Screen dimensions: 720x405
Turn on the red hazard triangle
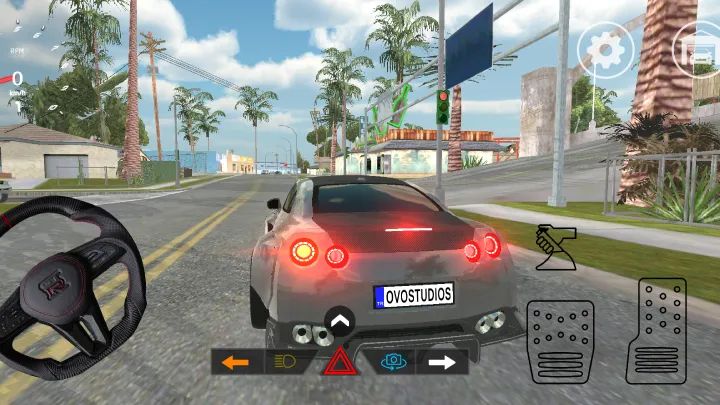[339, 362]
